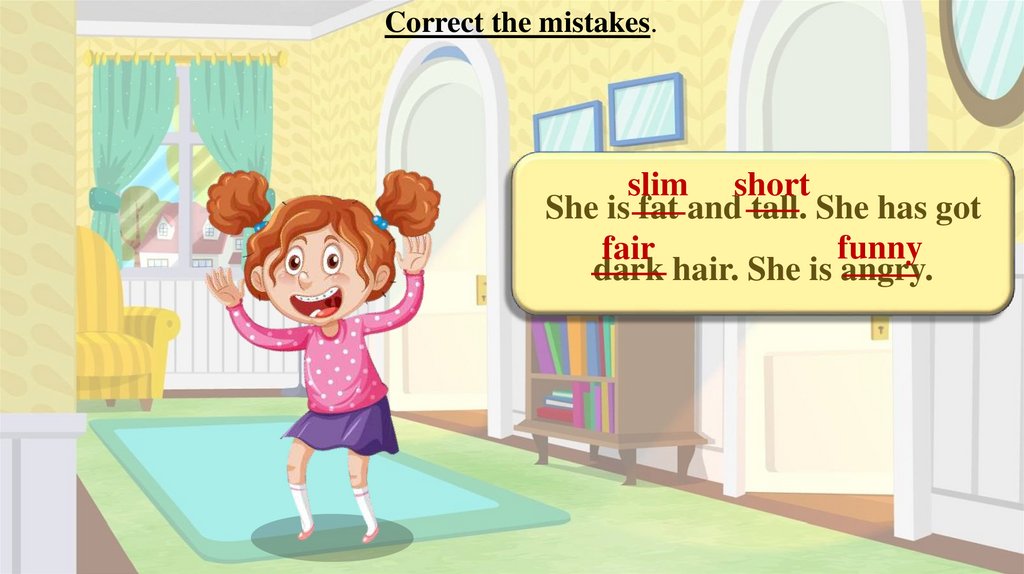Select the crossed-out word "angry"
The image size is (1024, 574).
tap(880, 270)
